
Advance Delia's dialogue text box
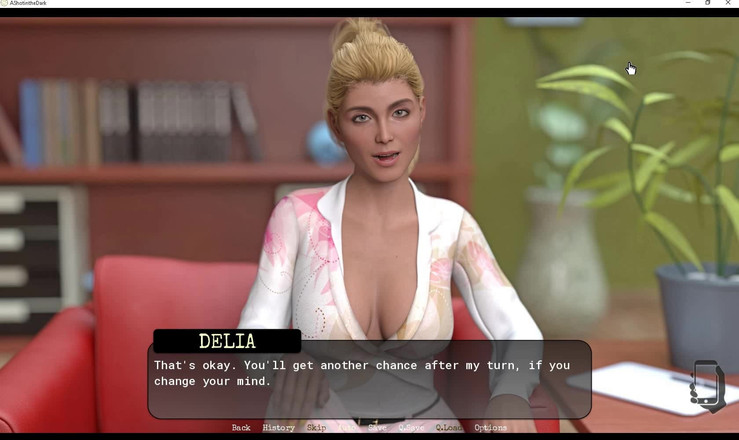coord(369,380)
